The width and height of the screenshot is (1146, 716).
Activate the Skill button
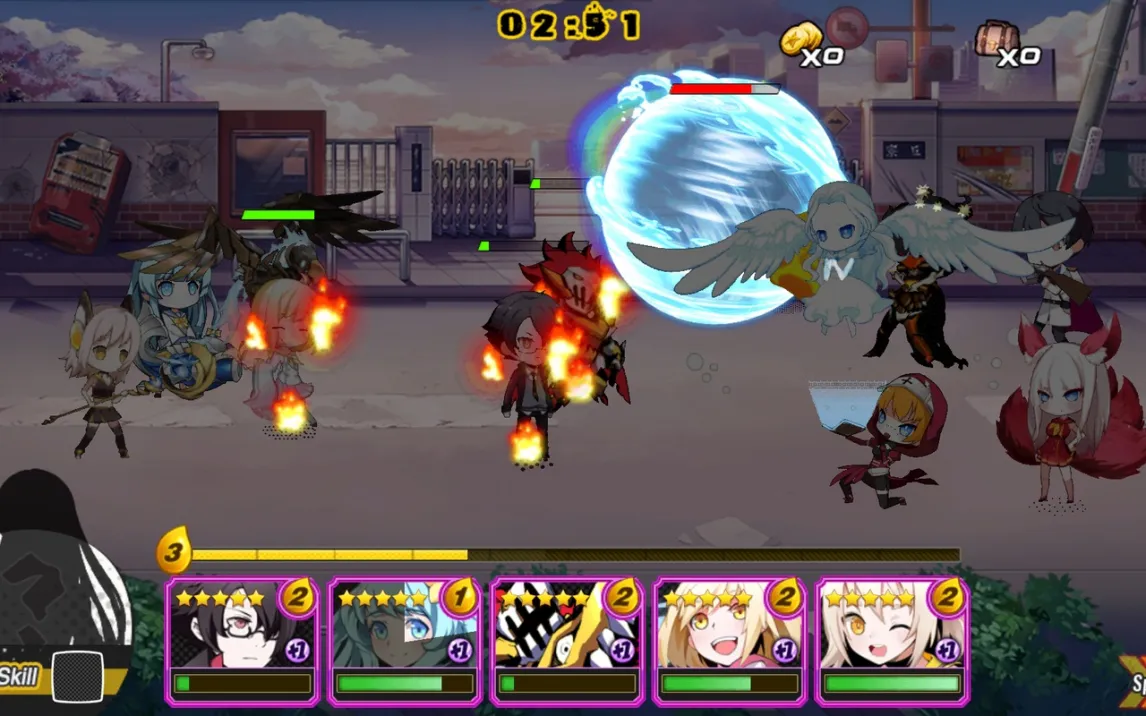tap(19, 677)
